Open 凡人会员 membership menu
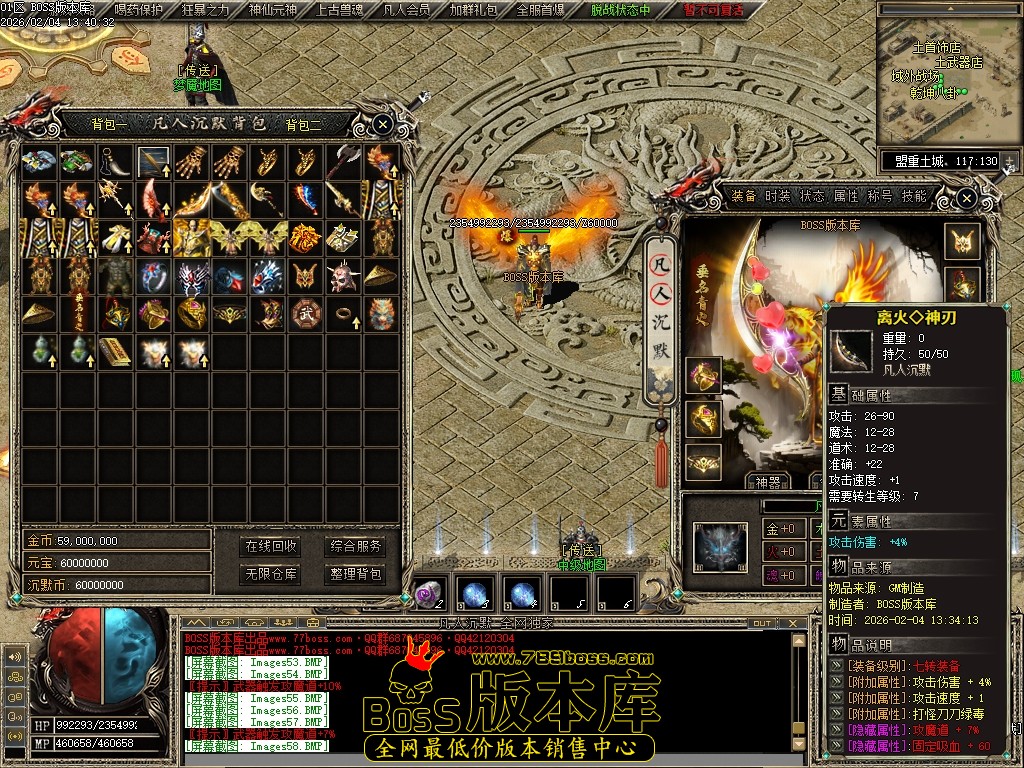 pos(406,10)
